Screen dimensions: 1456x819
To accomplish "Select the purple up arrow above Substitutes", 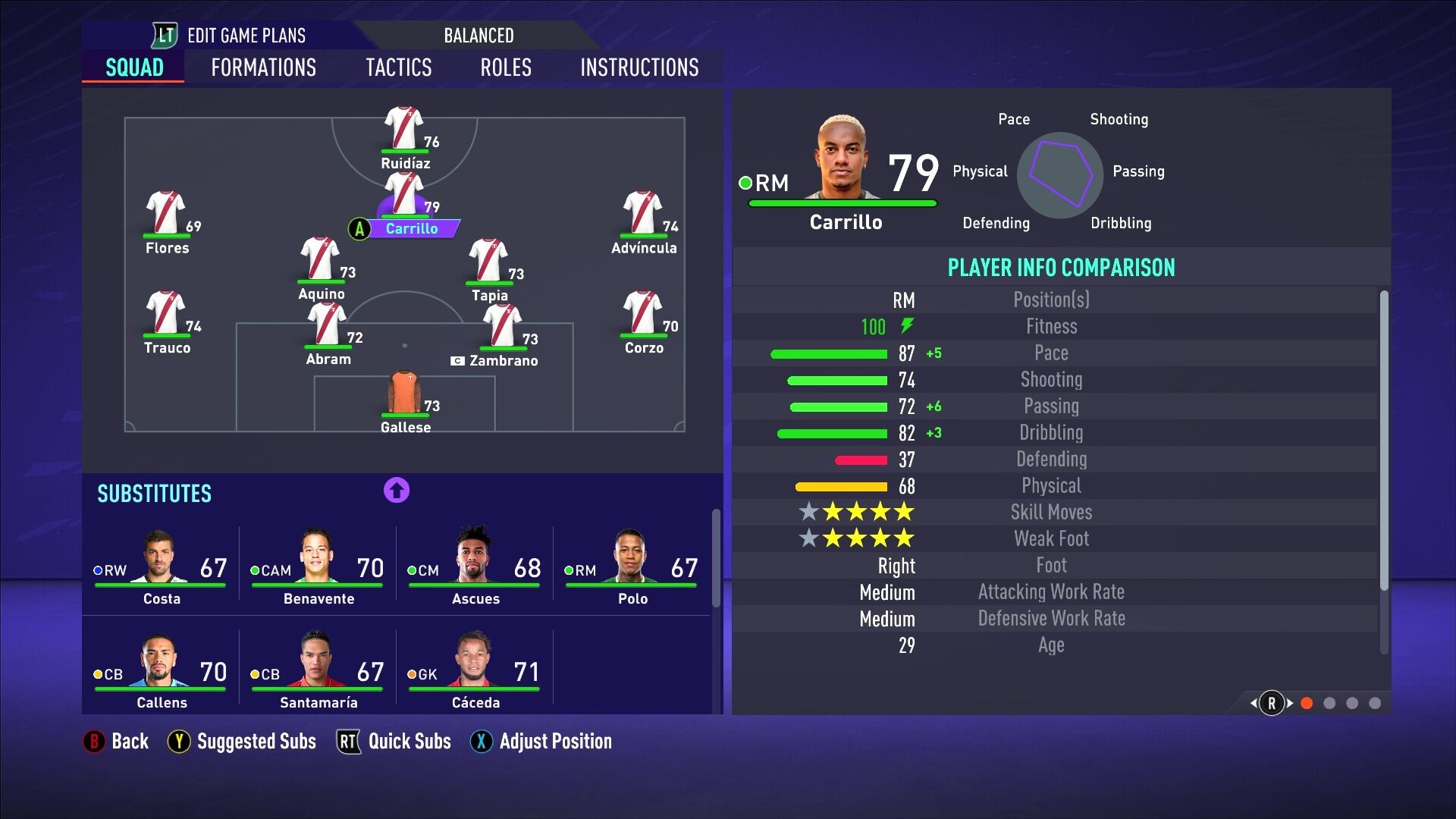I will pos(395,491).
